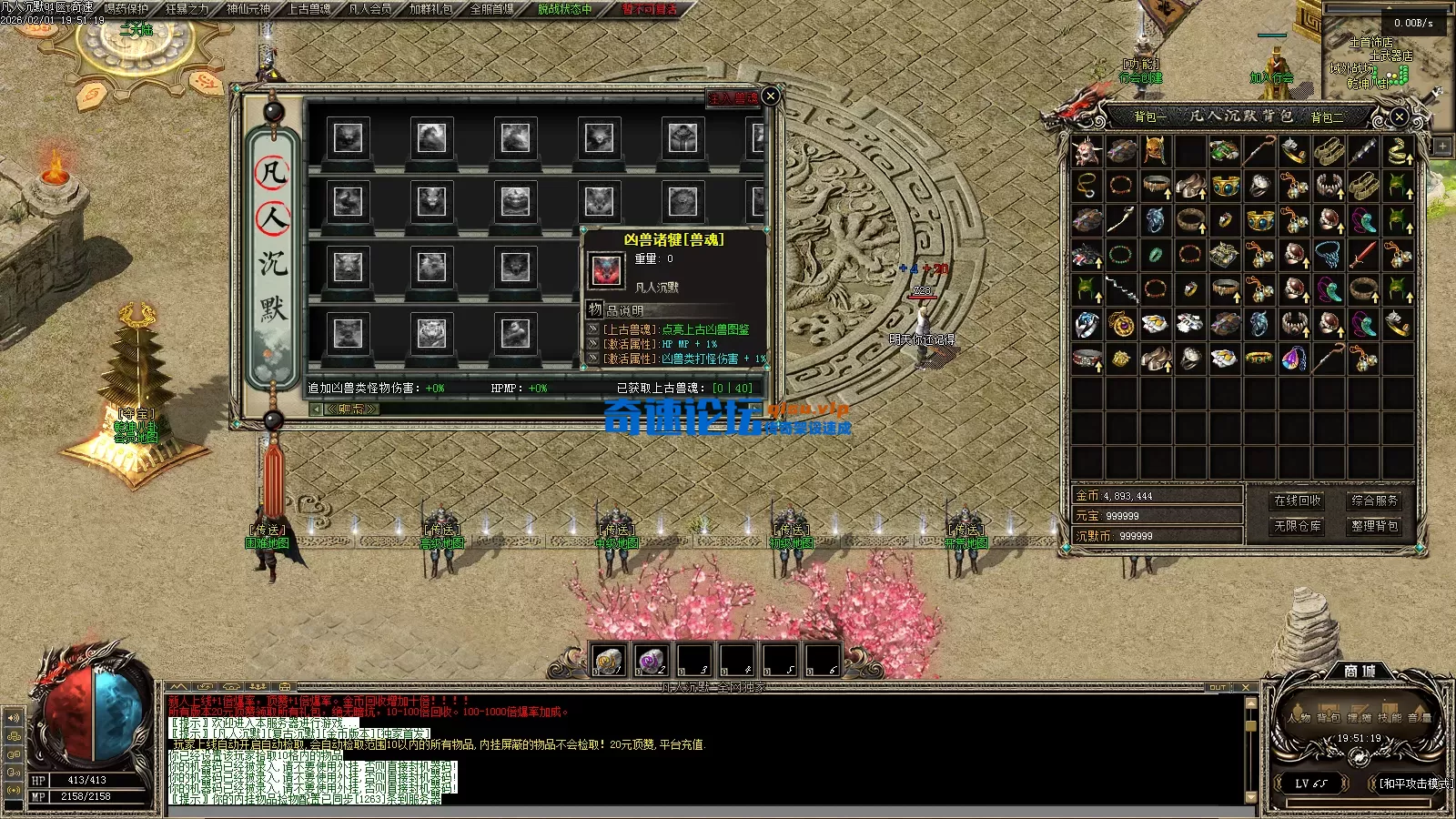1456x819 pixels.
Task: Toggle the 和平攻击模式 attack mode
Action: click(x=1414, y=784)
